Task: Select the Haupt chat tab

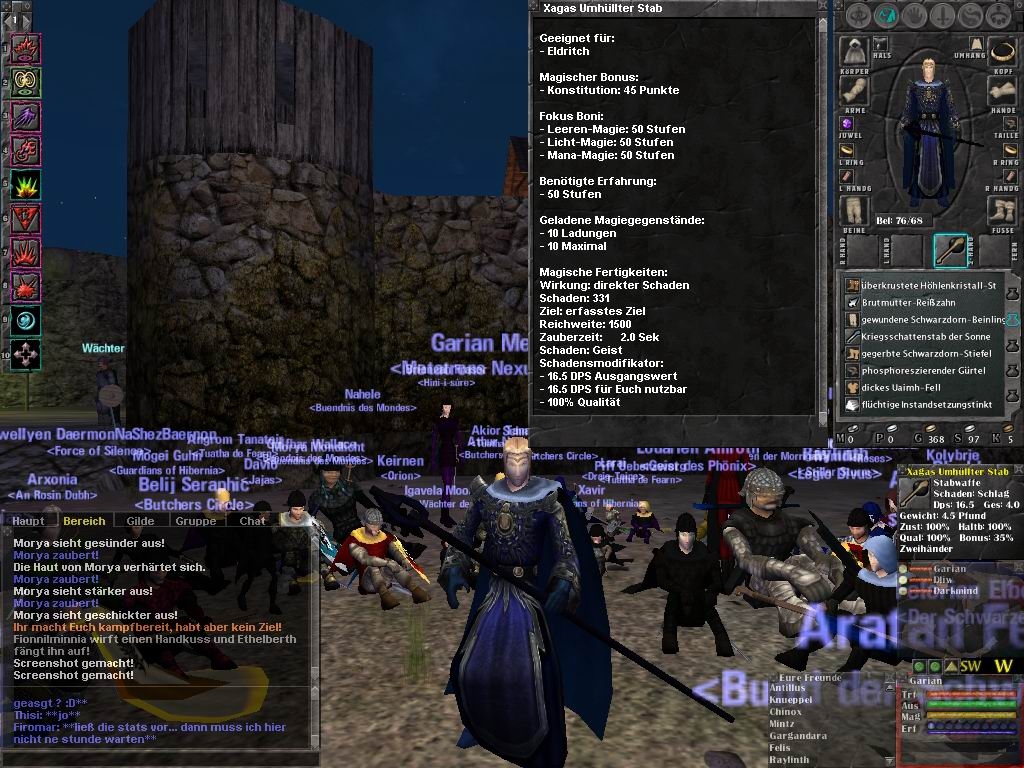Action: (28, 521)
